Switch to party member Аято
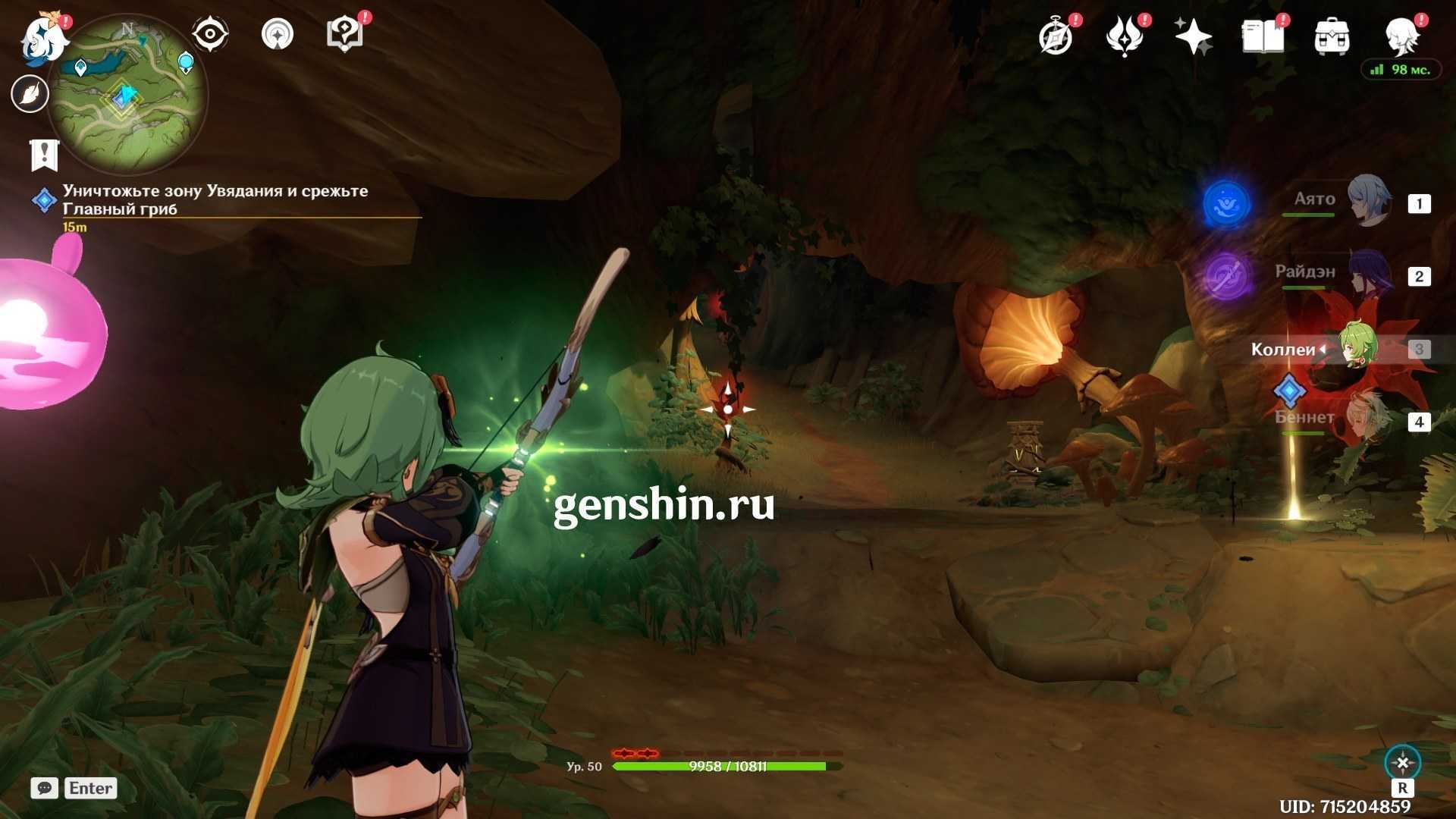 click(1369, 202)
